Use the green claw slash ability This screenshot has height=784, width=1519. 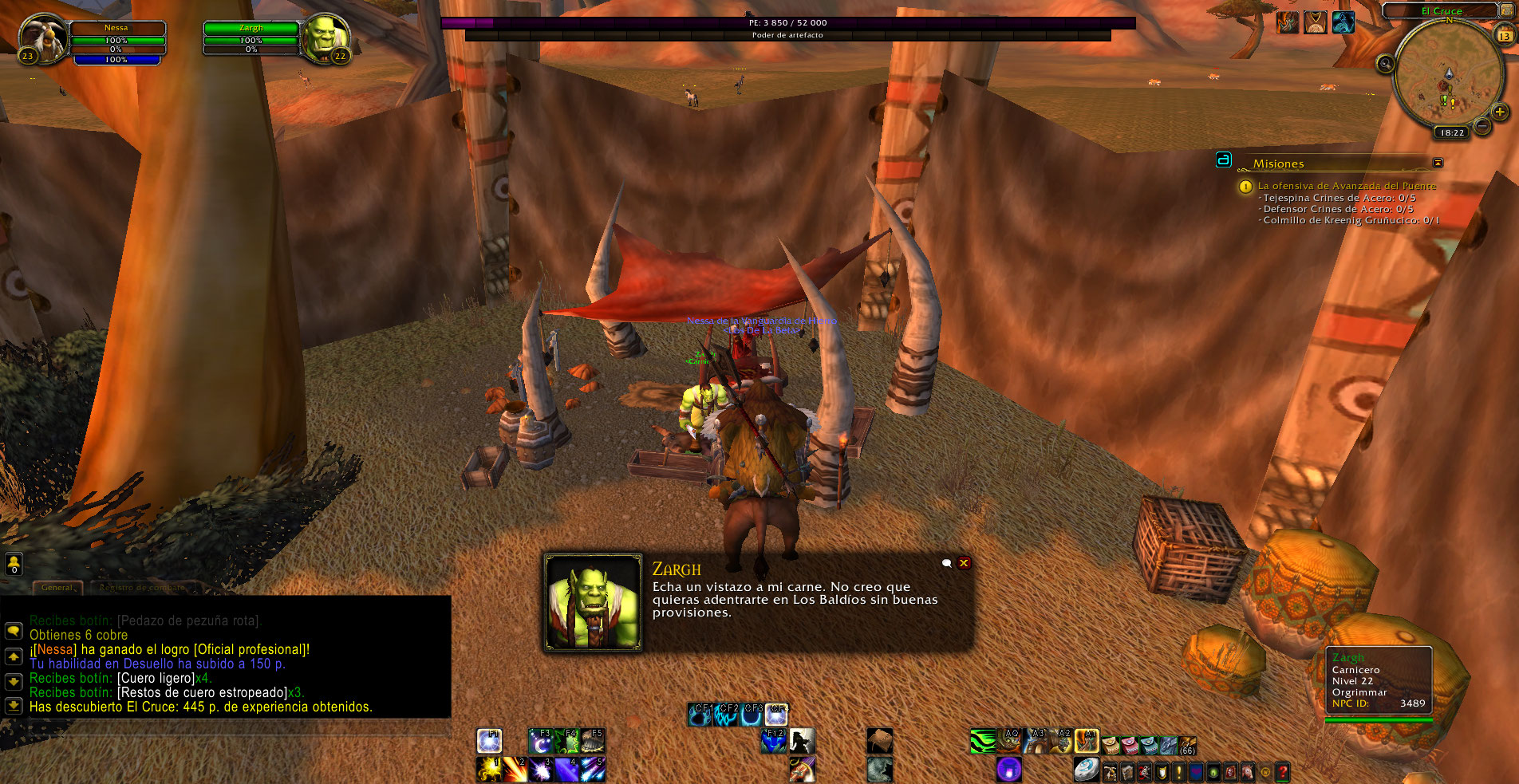click(983, 742)
